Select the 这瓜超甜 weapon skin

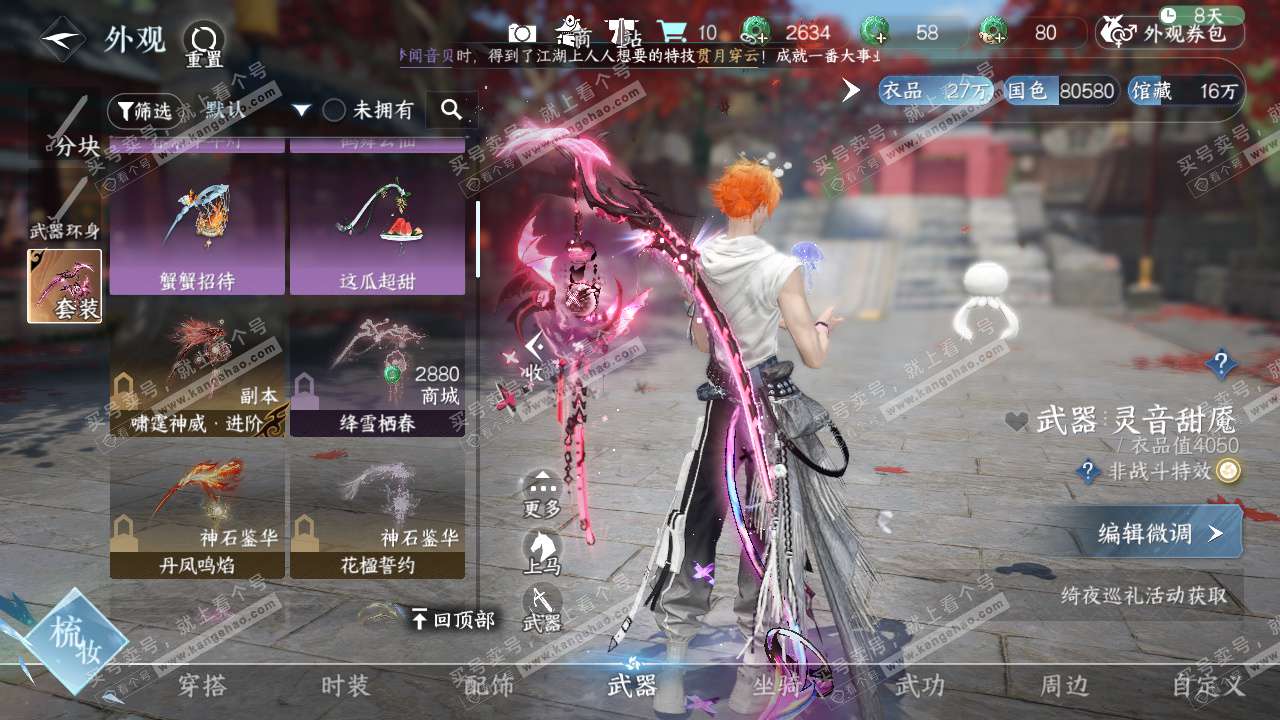(377, 232)
